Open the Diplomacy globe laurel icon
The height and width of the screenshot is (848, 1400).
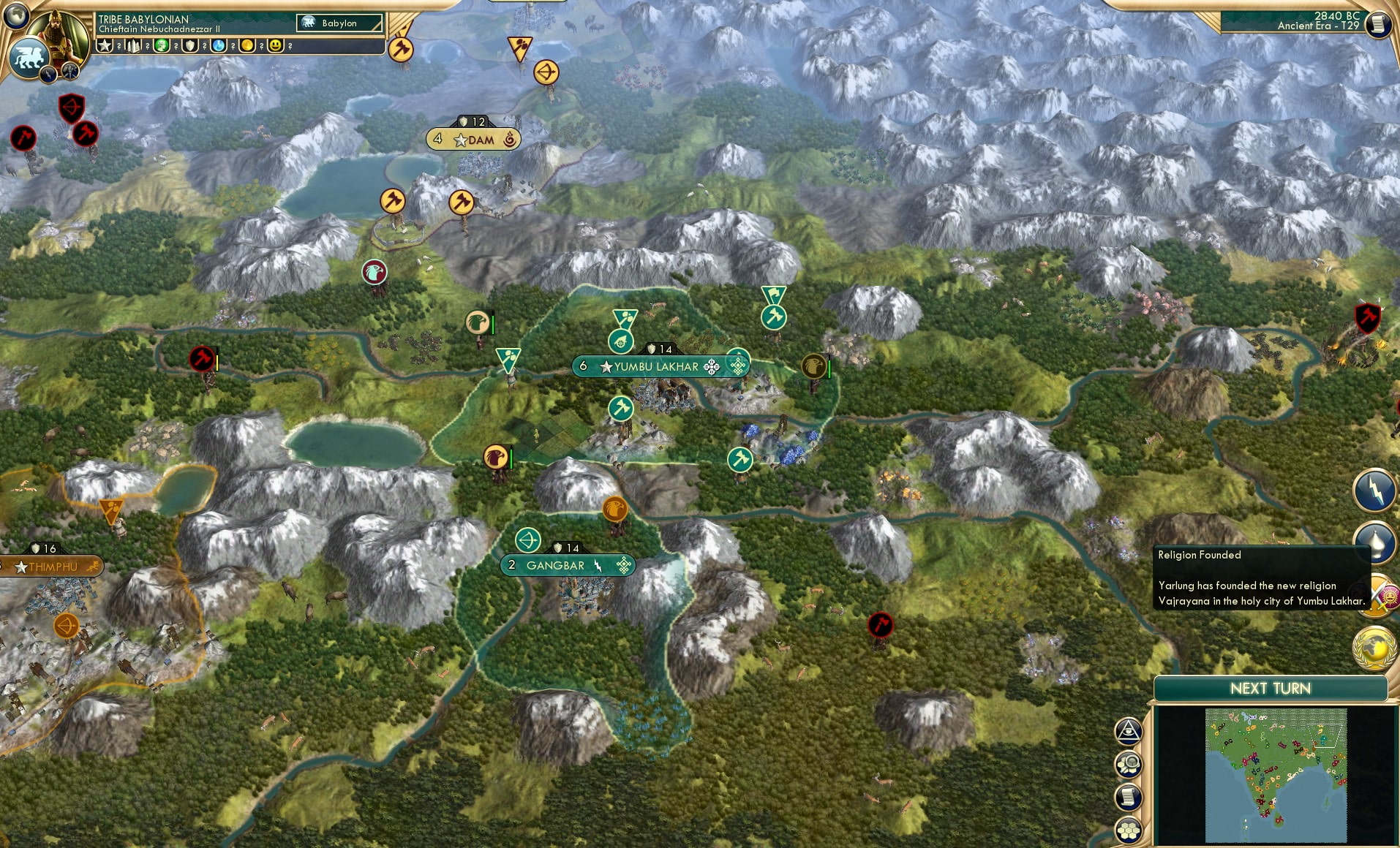pyautogui.click(x=1372, y=646)
